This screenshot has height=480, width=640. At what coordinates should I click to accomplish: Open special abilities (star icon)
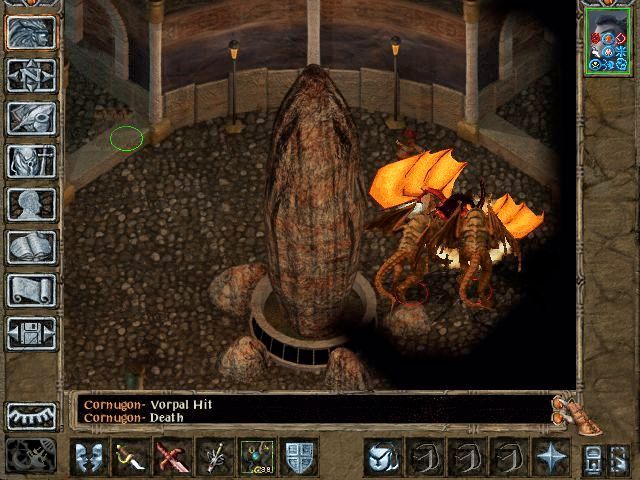click(550, 457)
